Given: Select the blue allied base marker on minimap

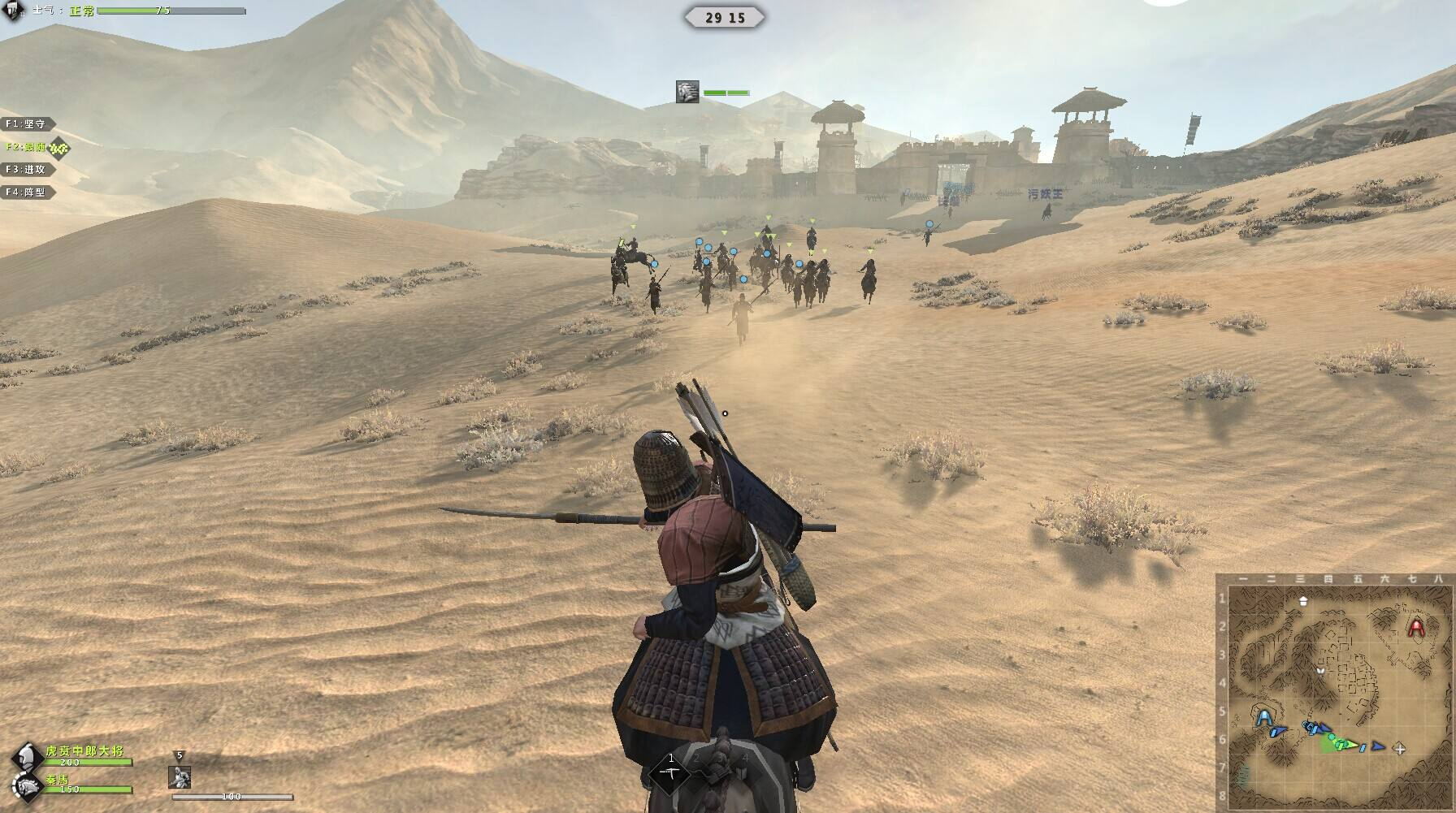Looking at the screenshot, I should click(1263, 718).
